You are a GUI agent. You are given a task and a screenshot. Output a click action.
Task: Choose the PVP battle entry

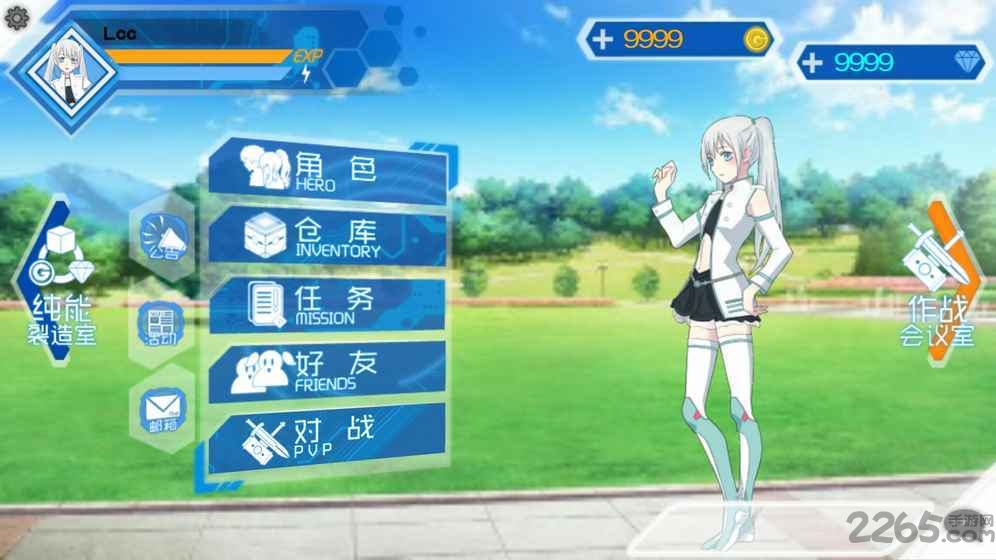325,436
